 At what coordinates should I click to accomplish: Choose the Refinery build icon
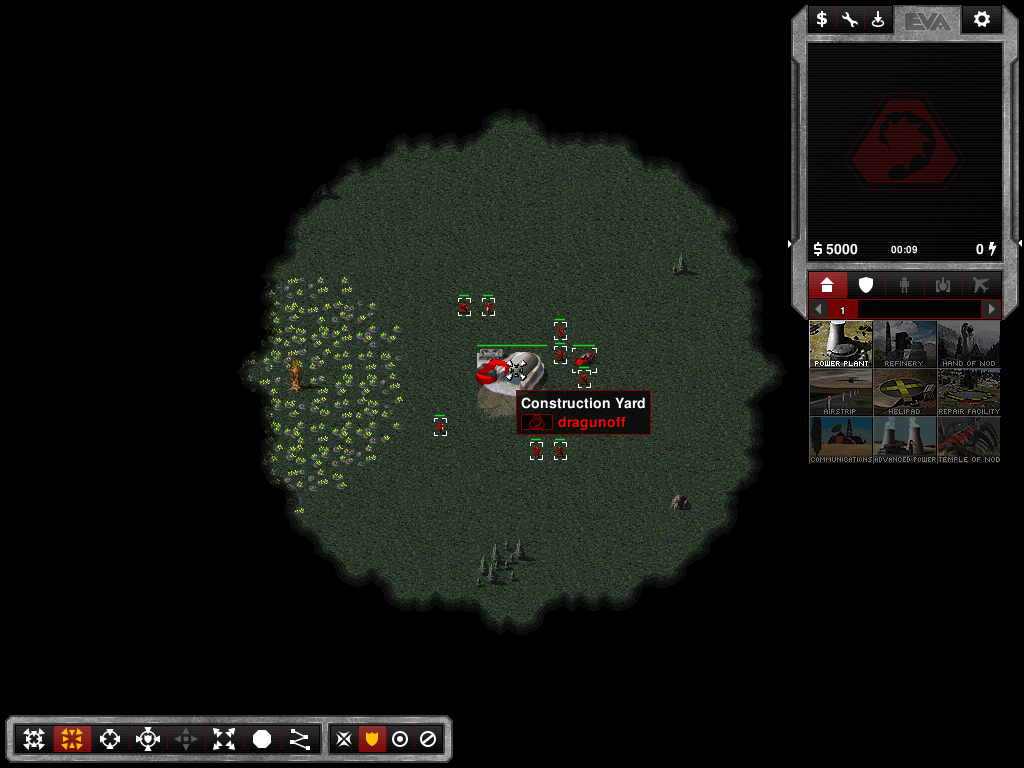pos(904,344)
